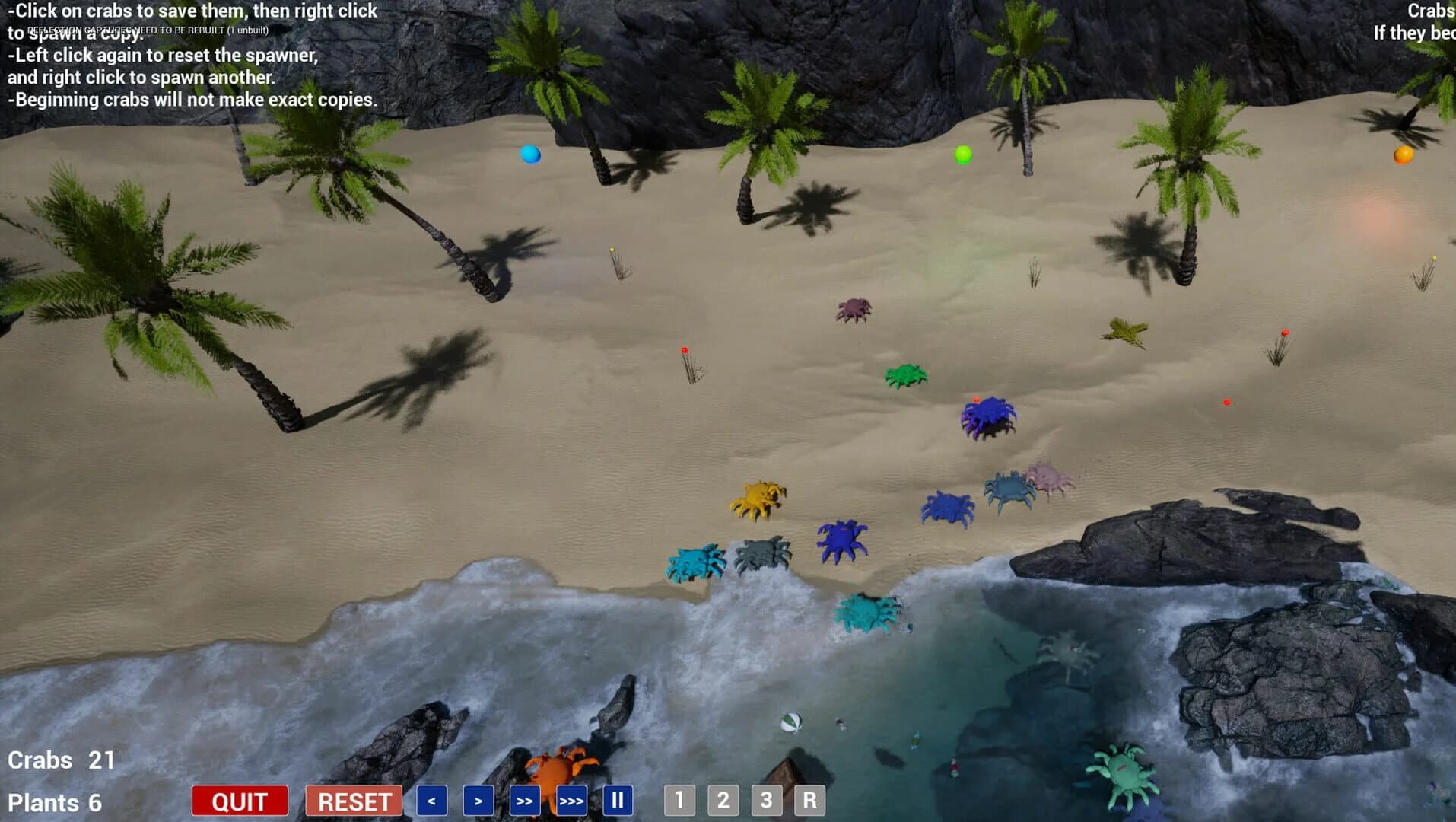Select the green crab mid-beach
Viewport: 1456px width, 822px height.
coord(906,373)
